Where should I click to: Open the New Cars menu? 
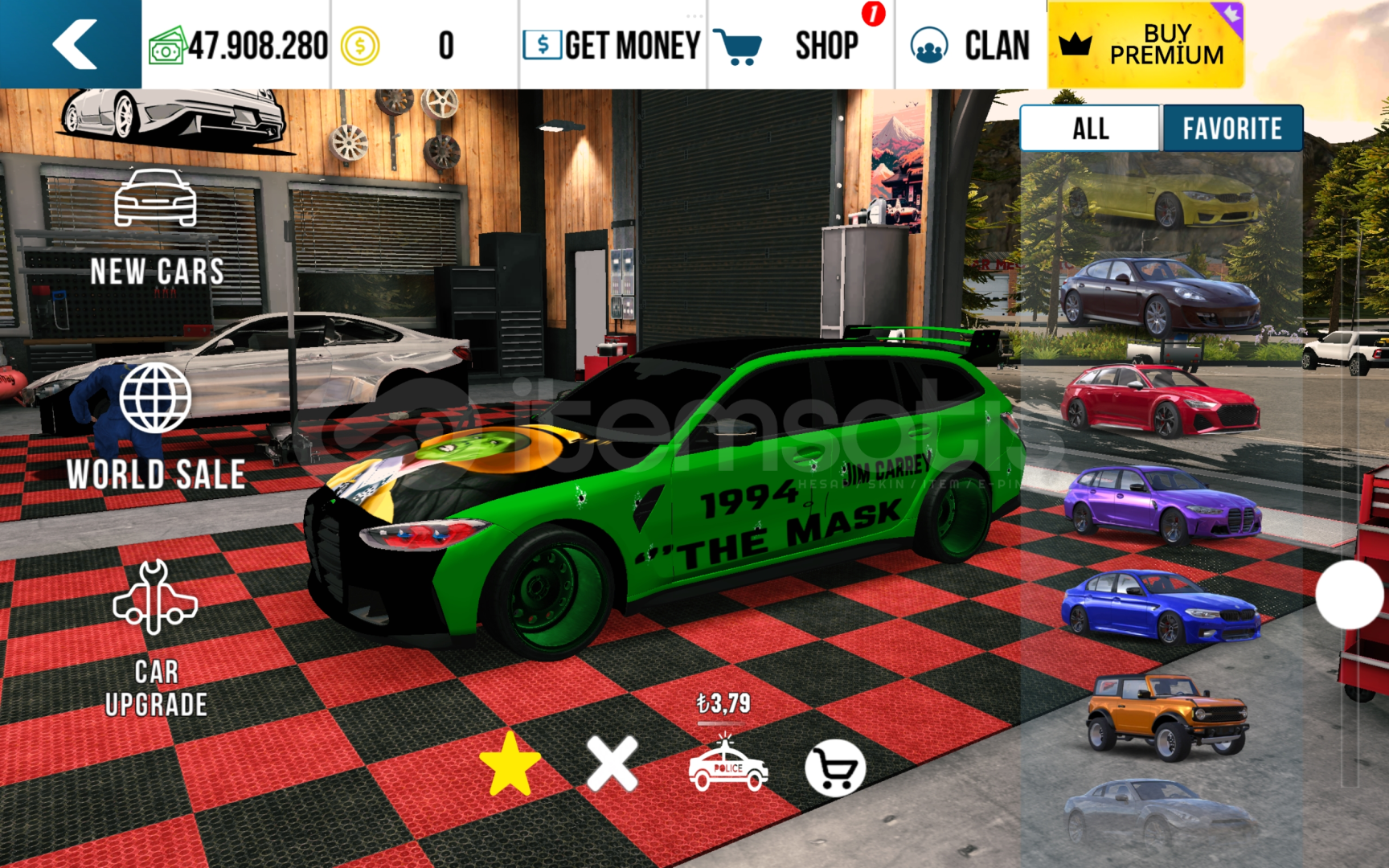156,229
